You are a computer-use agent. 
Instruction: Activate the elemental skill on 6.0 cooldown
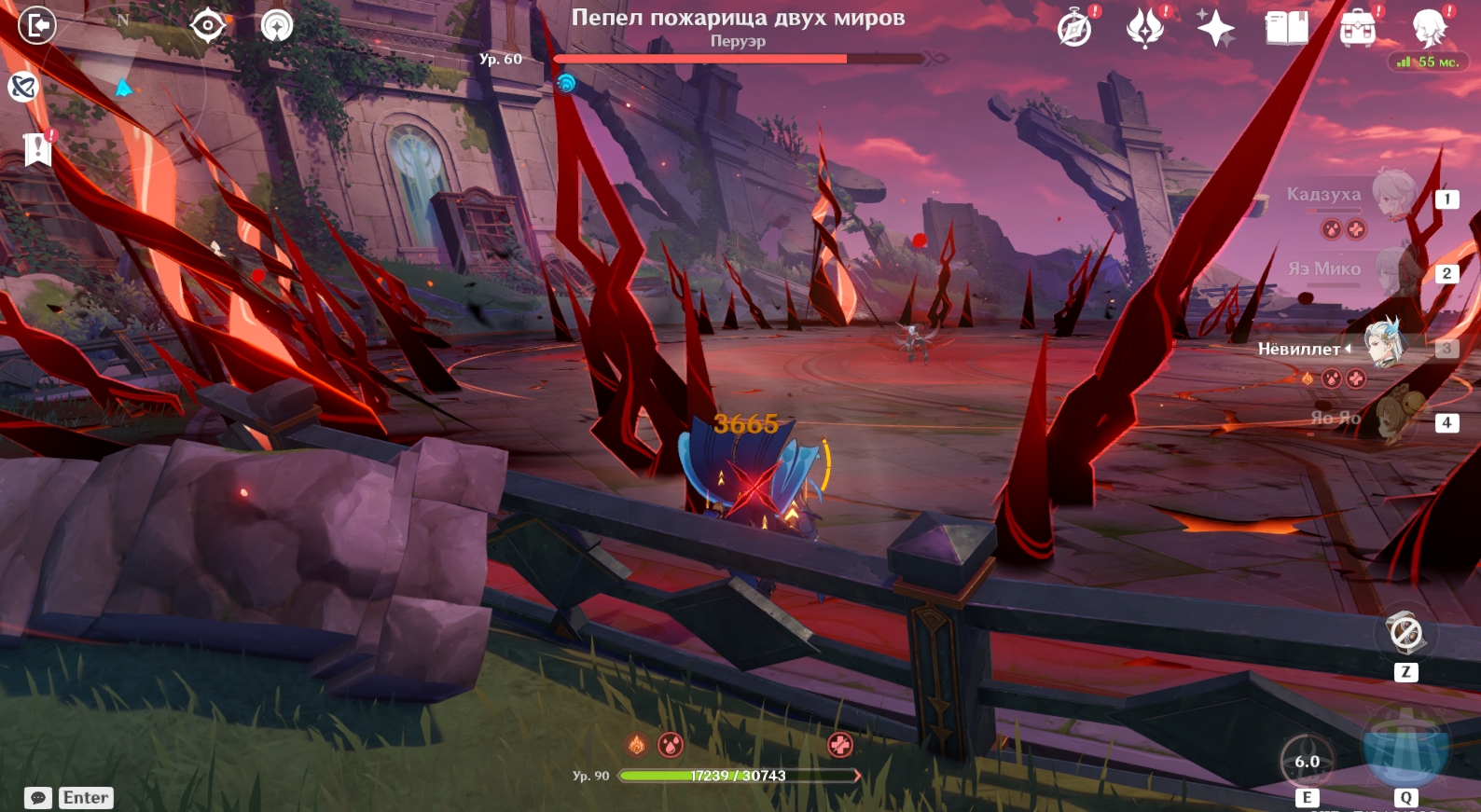[x=1307, y=761]
